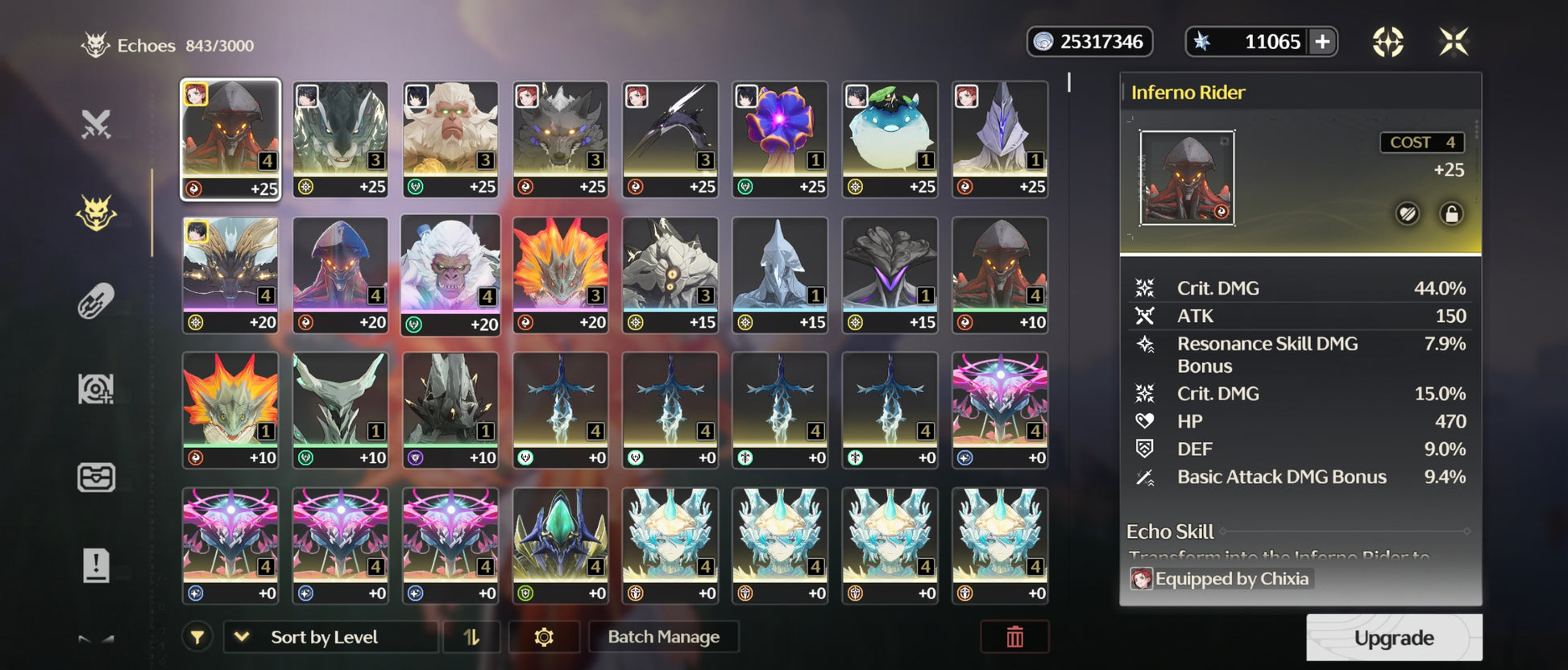The width and height of the screenshot is (1568, 670).
Task: Open the gear settings beside Batch Manage
Action: 544,637
